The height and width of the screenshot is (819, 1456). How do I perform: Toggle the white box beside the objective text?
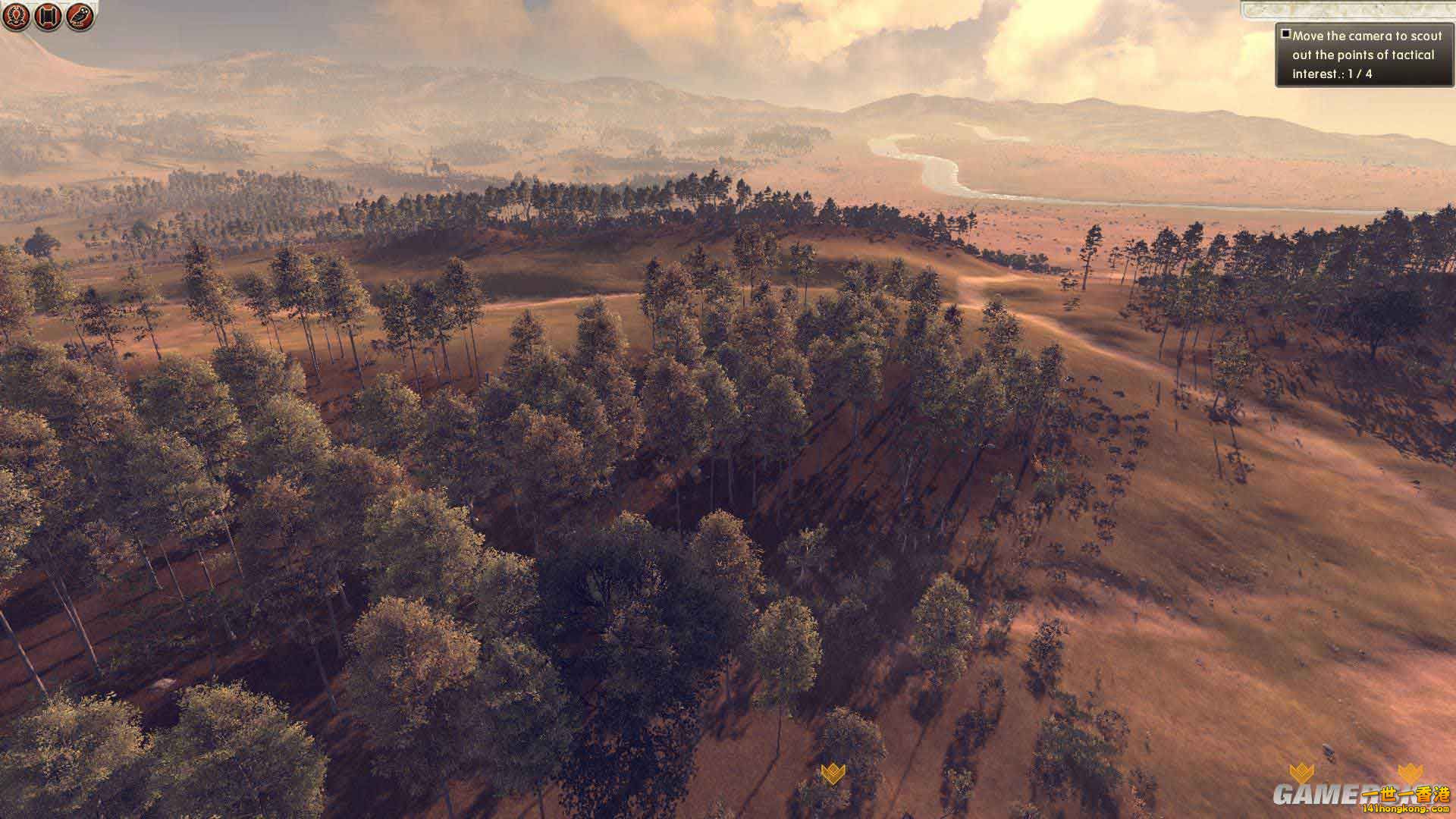[x=1286, y=33]
